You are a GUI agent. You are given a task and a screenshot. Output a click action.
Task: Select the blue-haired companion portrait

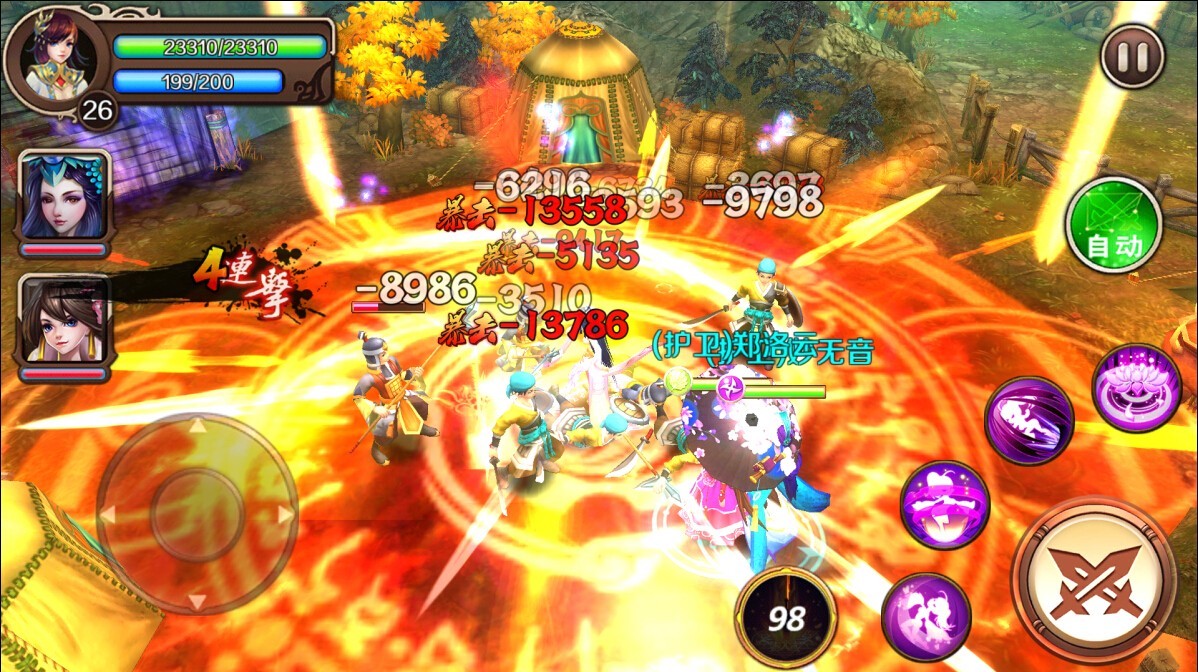coord(64,197)
